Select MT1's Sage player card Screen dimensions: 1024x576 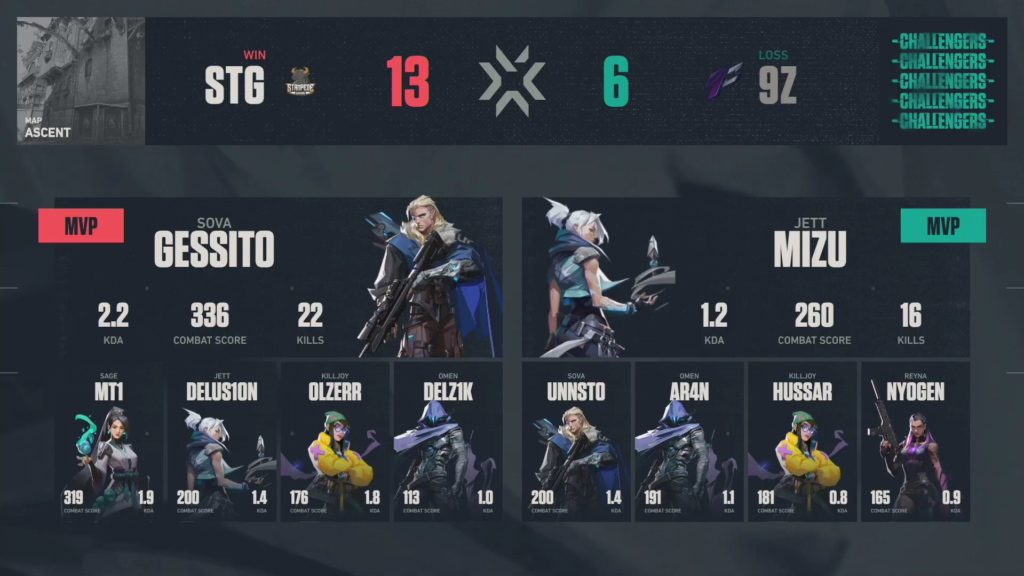pyautogui.click(x=110, y=441)
